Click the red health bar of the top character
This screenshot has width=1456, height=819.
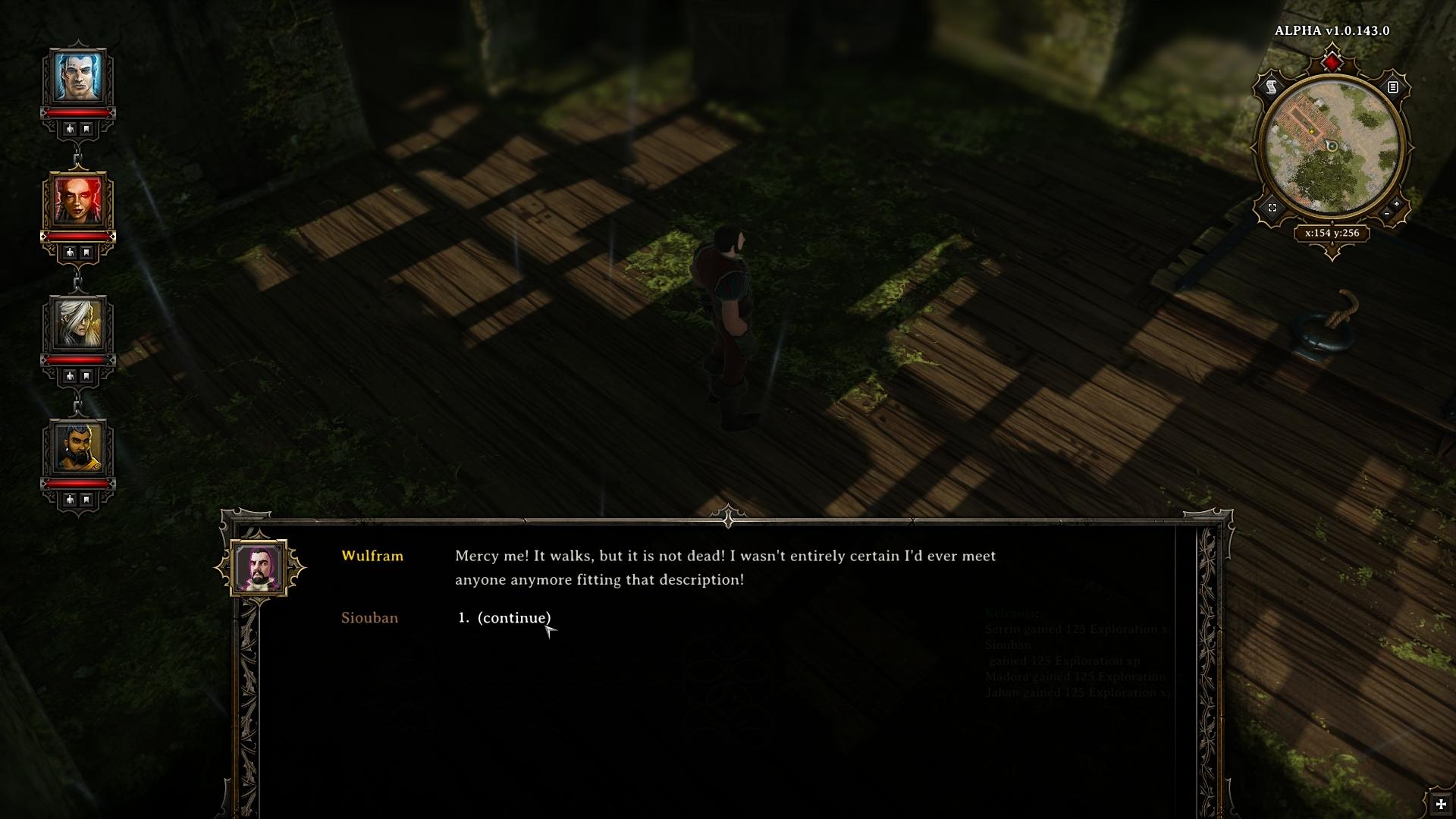coord(78,112)
